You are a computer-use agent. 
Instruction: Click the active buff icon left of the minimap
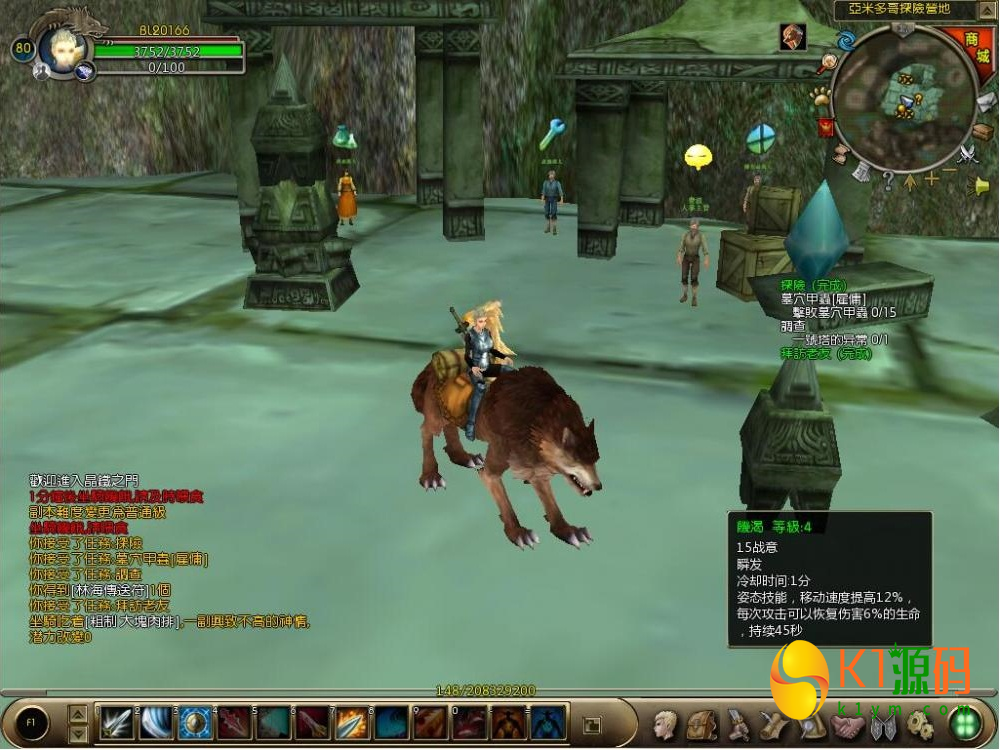pyautogui.click(x=793, y=36)
